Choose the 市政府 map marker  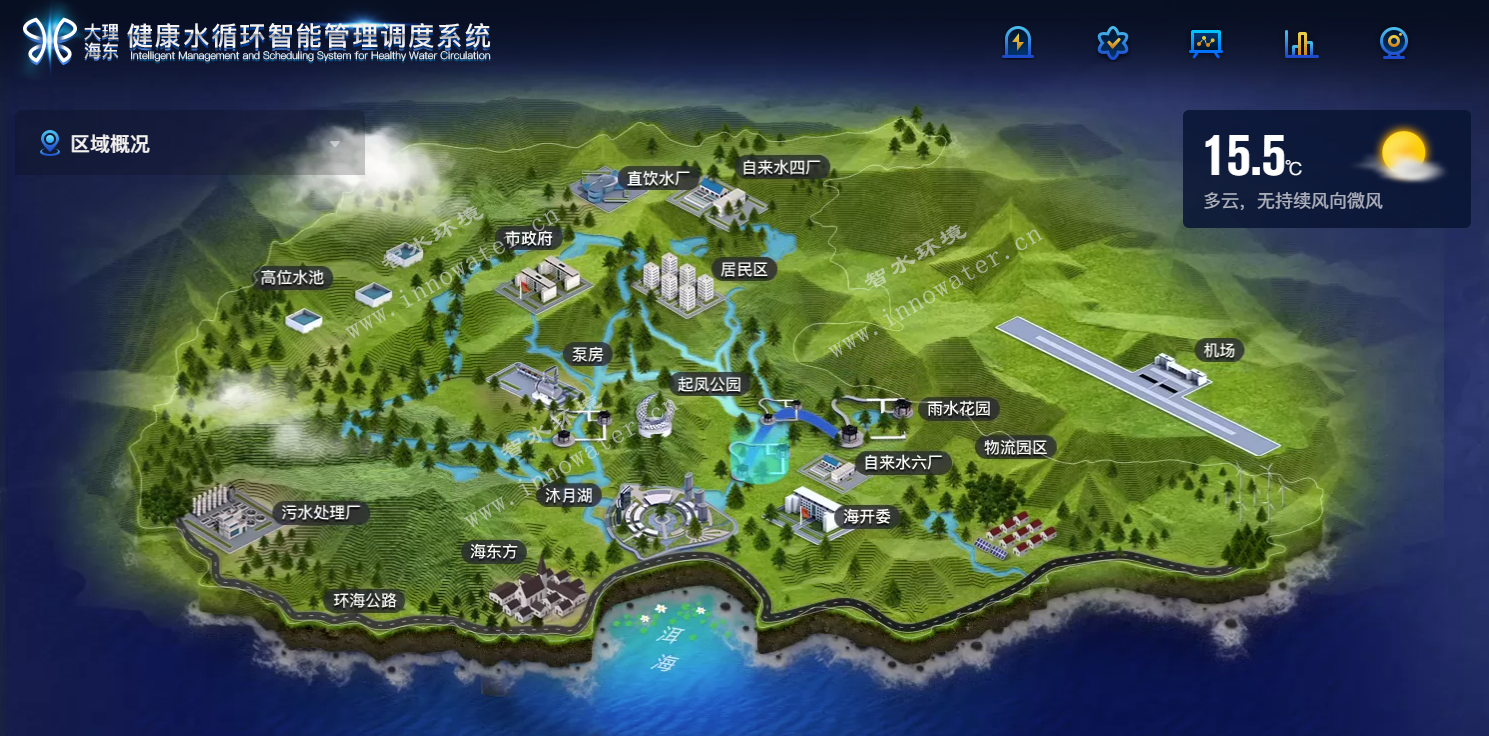(x=529, y=238)
